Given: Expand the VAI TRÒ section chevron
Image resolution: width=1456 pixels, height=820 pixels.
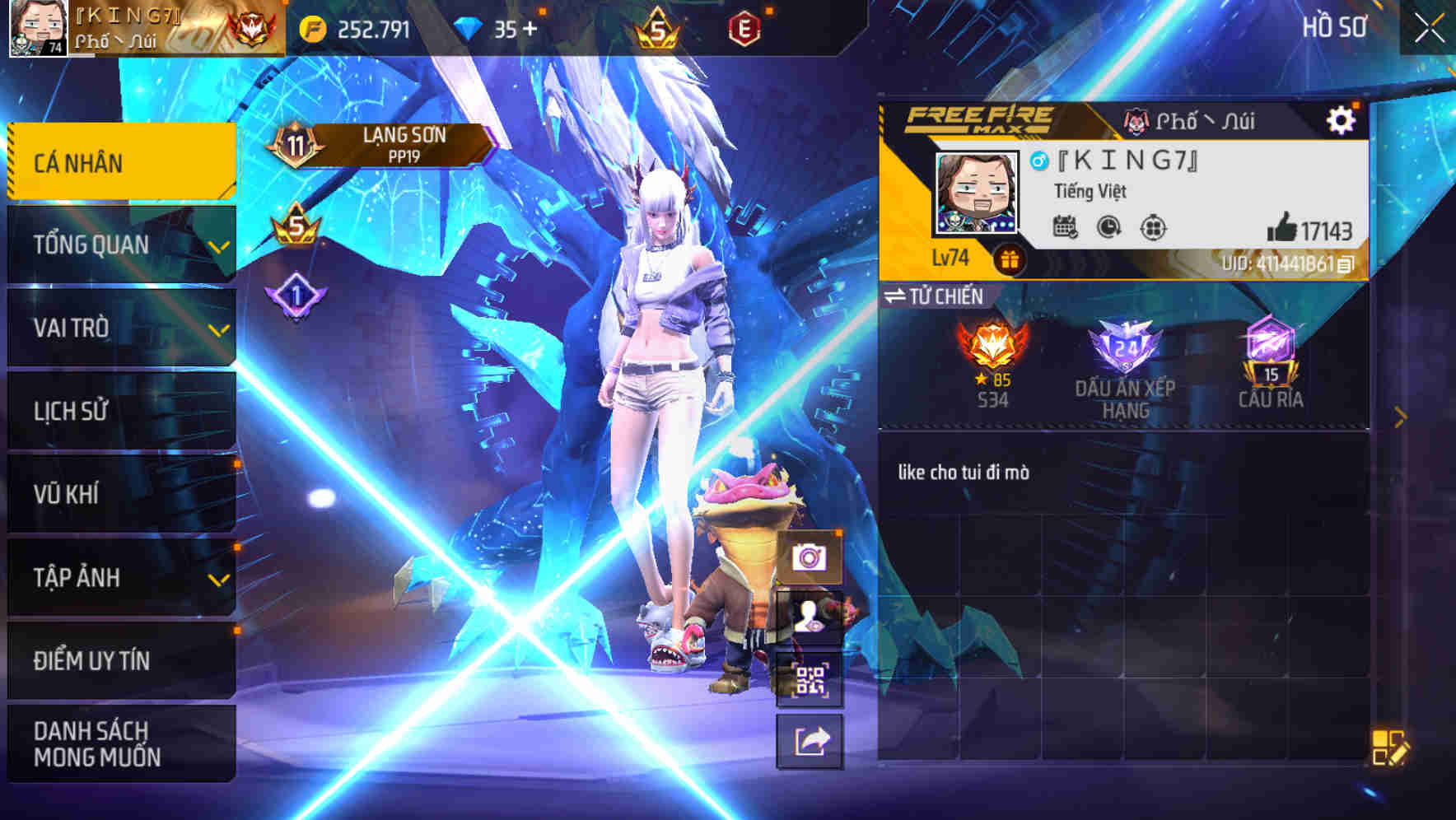Looking at the screenshot, I should (219, 331).
